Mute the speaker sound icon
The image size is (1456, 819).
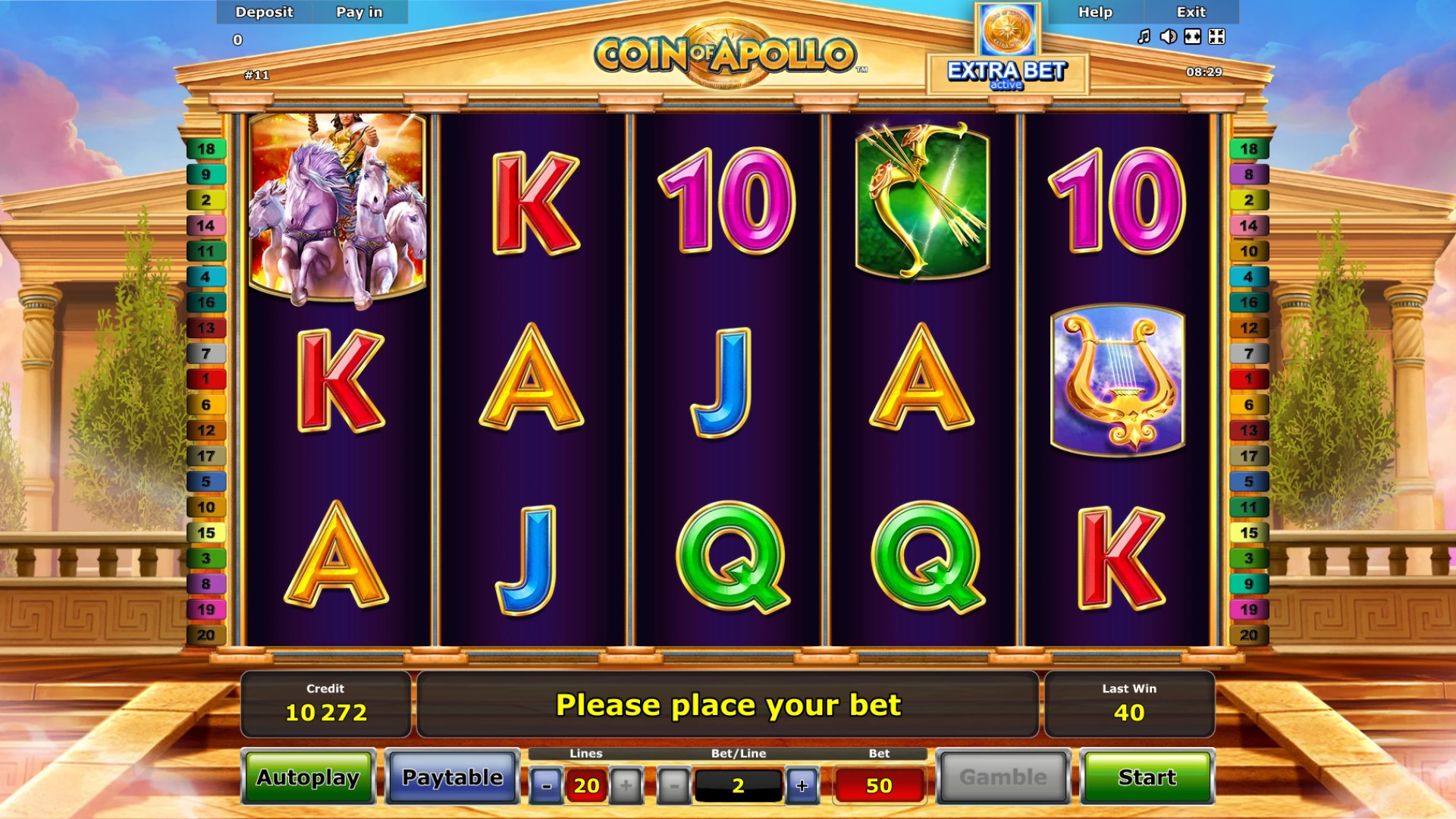pyautogui.click(x=1168, y=36)
